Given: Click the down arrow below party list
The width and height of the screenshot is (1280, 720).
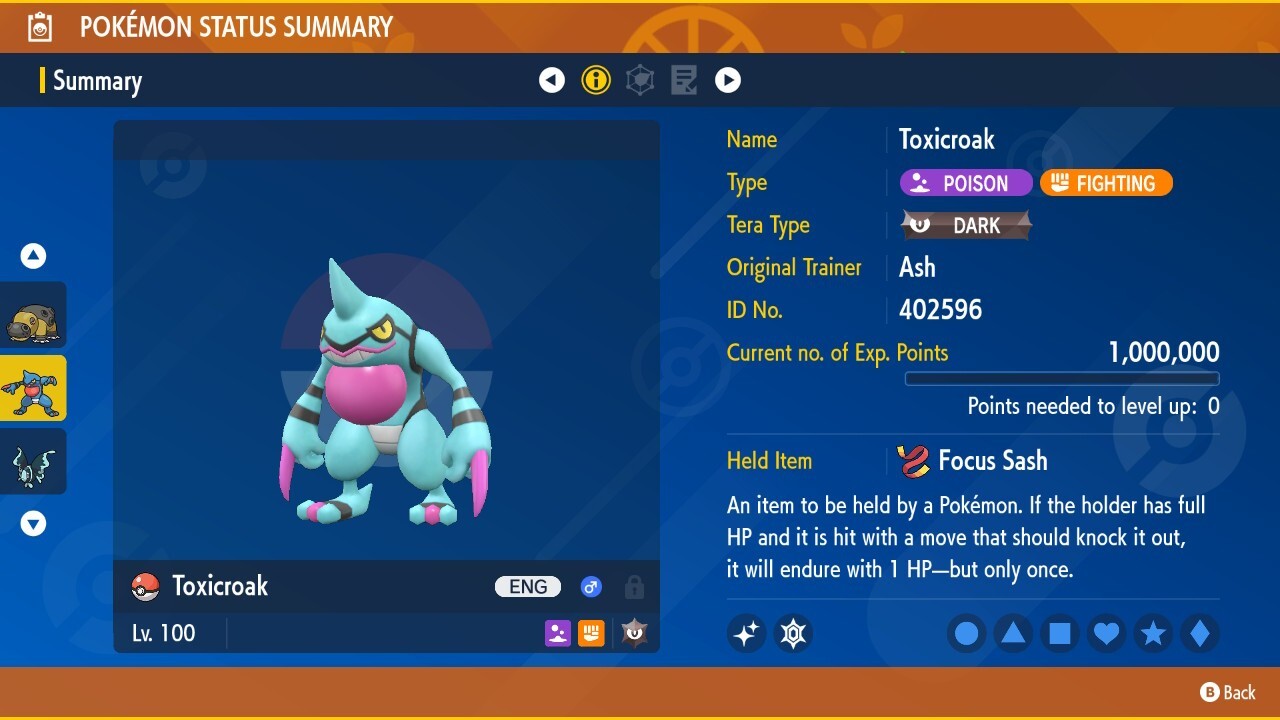Looking at the screenshot, I should coord(33,523).
